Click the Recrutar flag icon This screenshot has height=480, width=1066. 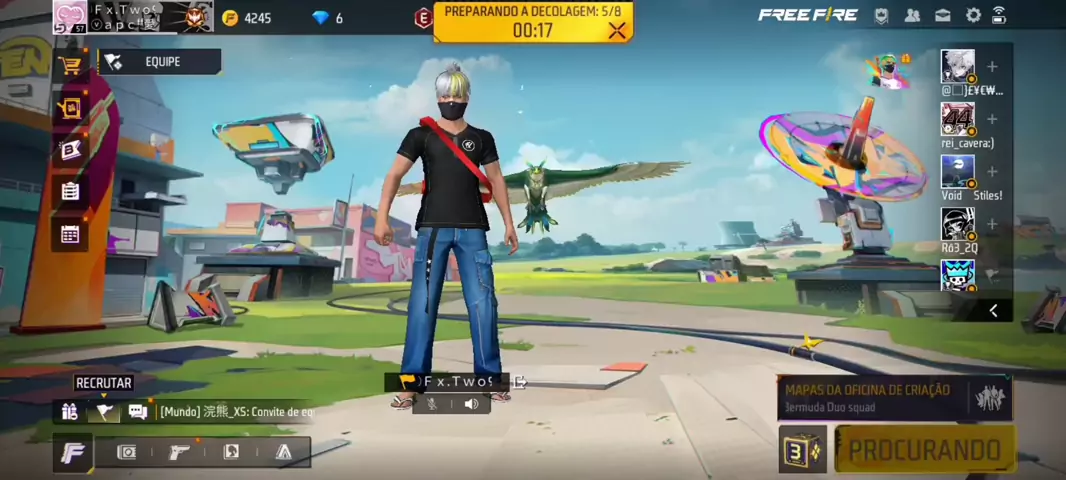pyautogui.click(x=104, y=411)
